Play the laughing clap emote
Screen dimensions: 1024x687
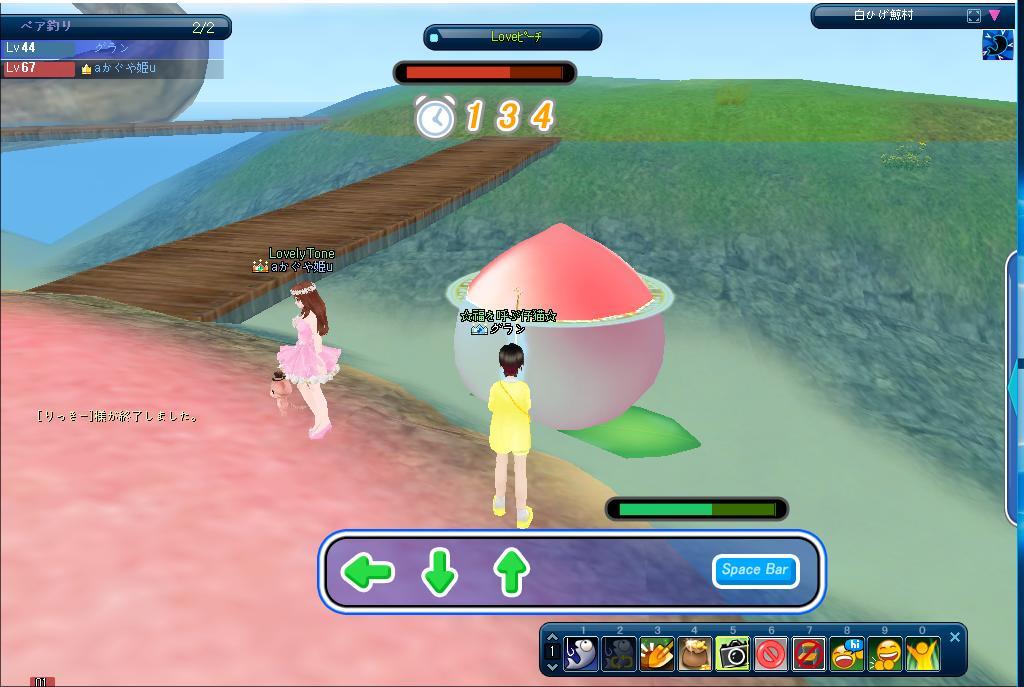[885, 654]
